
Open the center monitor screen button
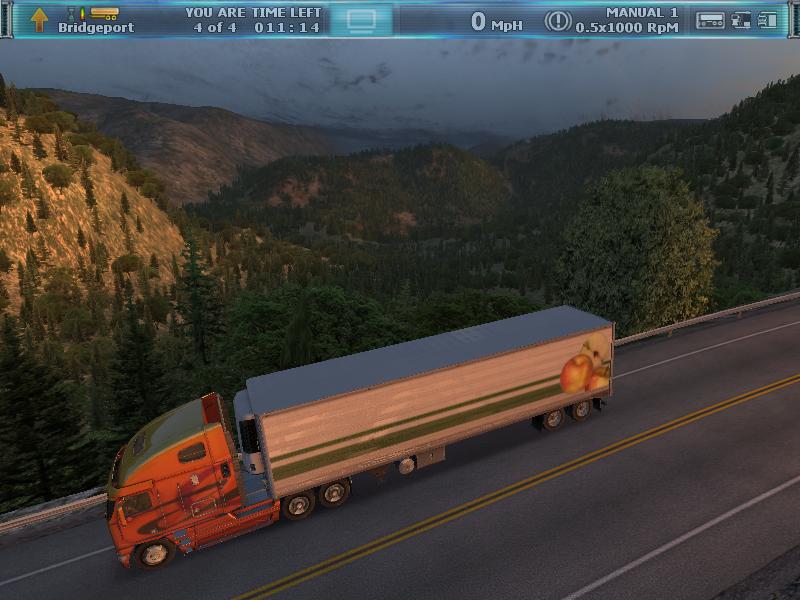click(362, 20)
